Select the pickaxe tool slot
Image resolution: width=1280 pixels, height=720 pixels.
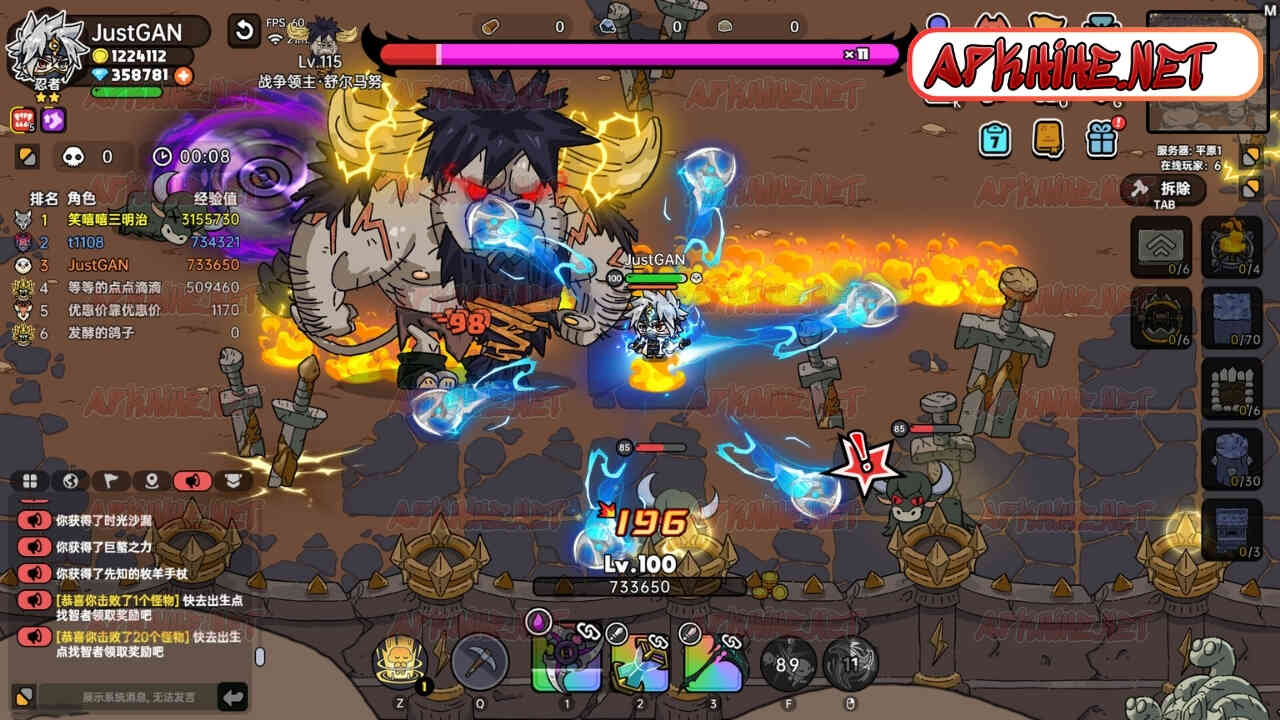tap(480, 661)
